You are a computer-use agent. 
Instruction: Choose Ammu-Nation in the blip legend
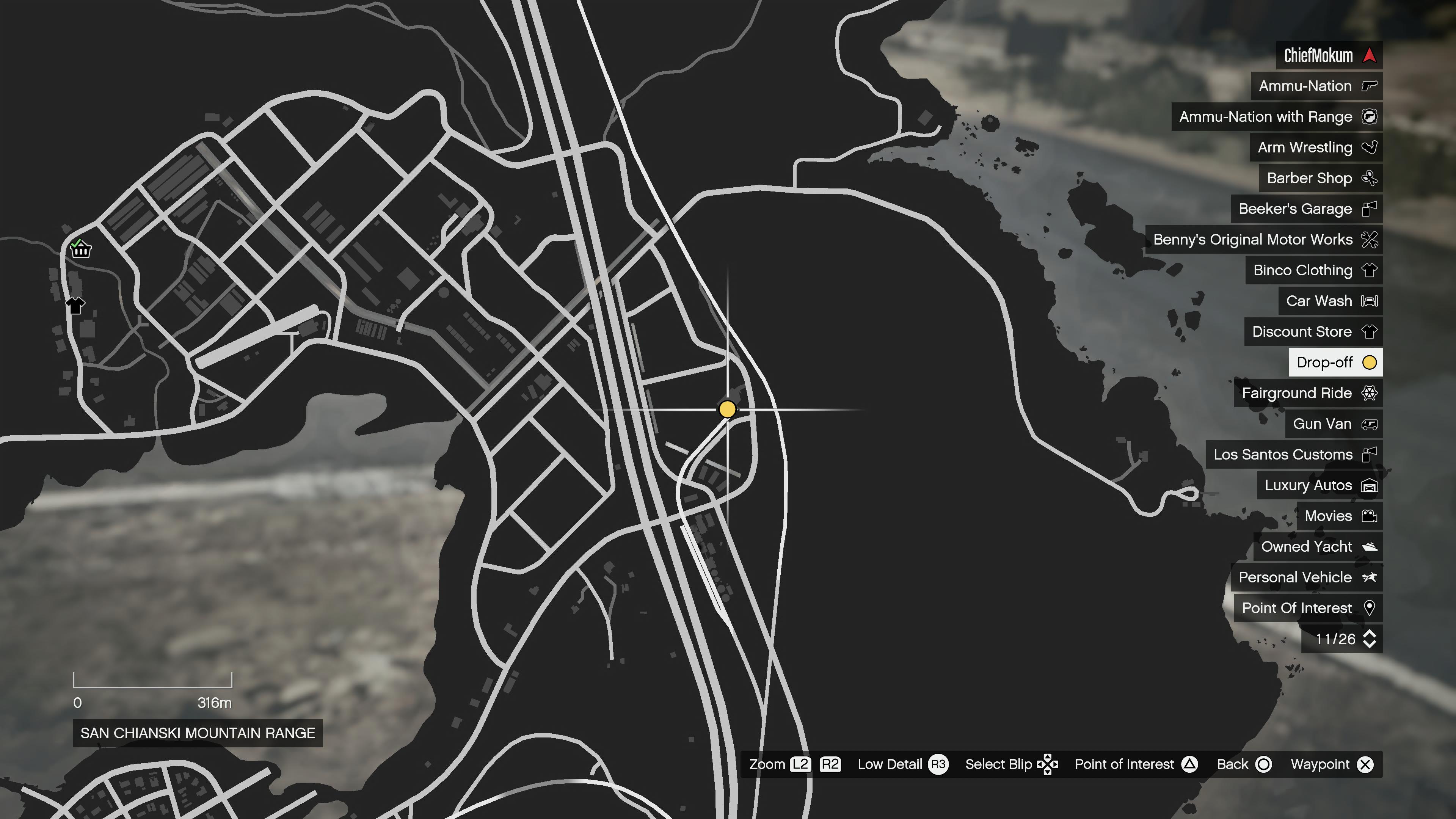click(x=1316, y=86)
